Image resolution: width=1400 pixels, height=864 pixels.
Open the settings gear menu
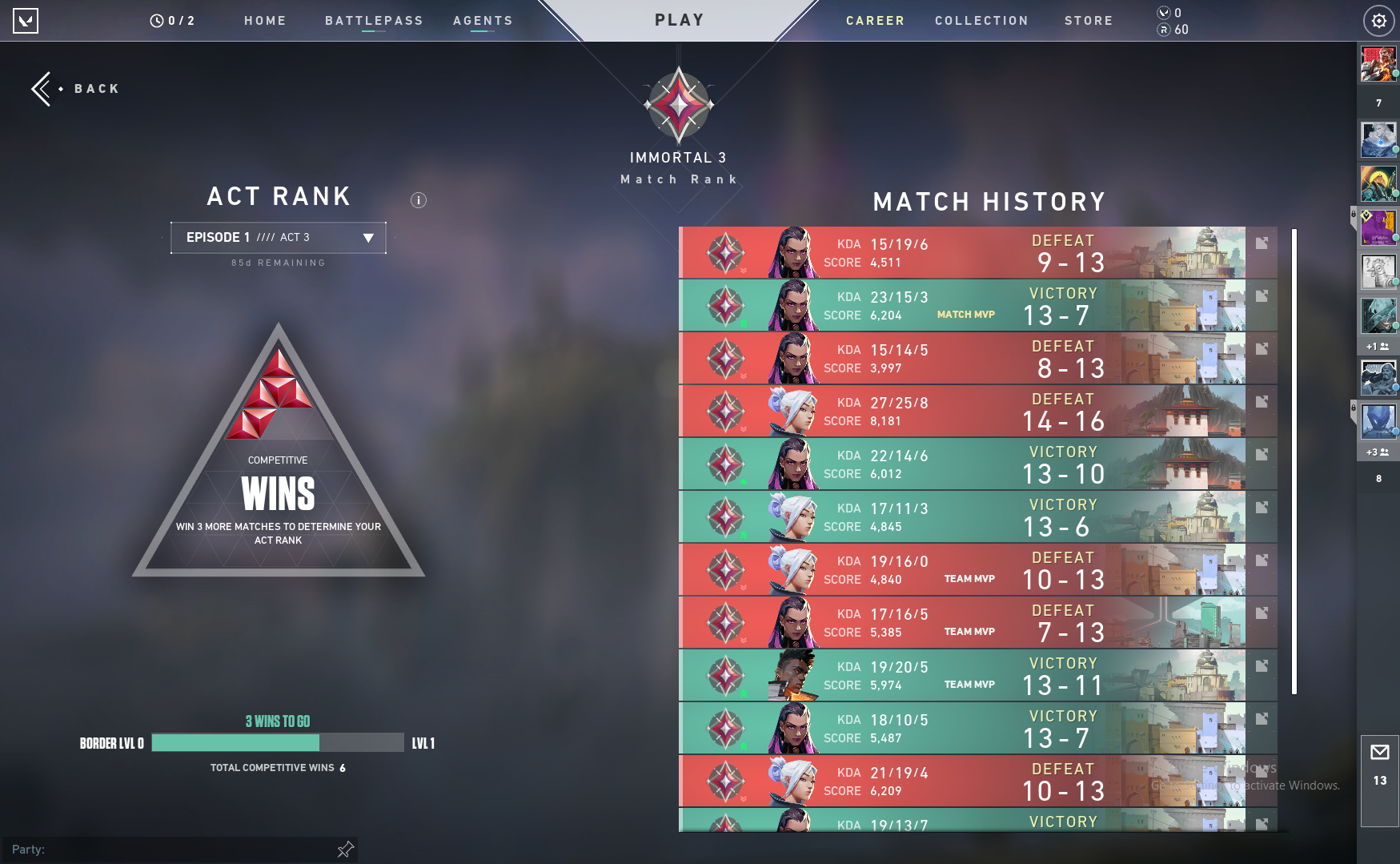click(x=1378, y=20)
